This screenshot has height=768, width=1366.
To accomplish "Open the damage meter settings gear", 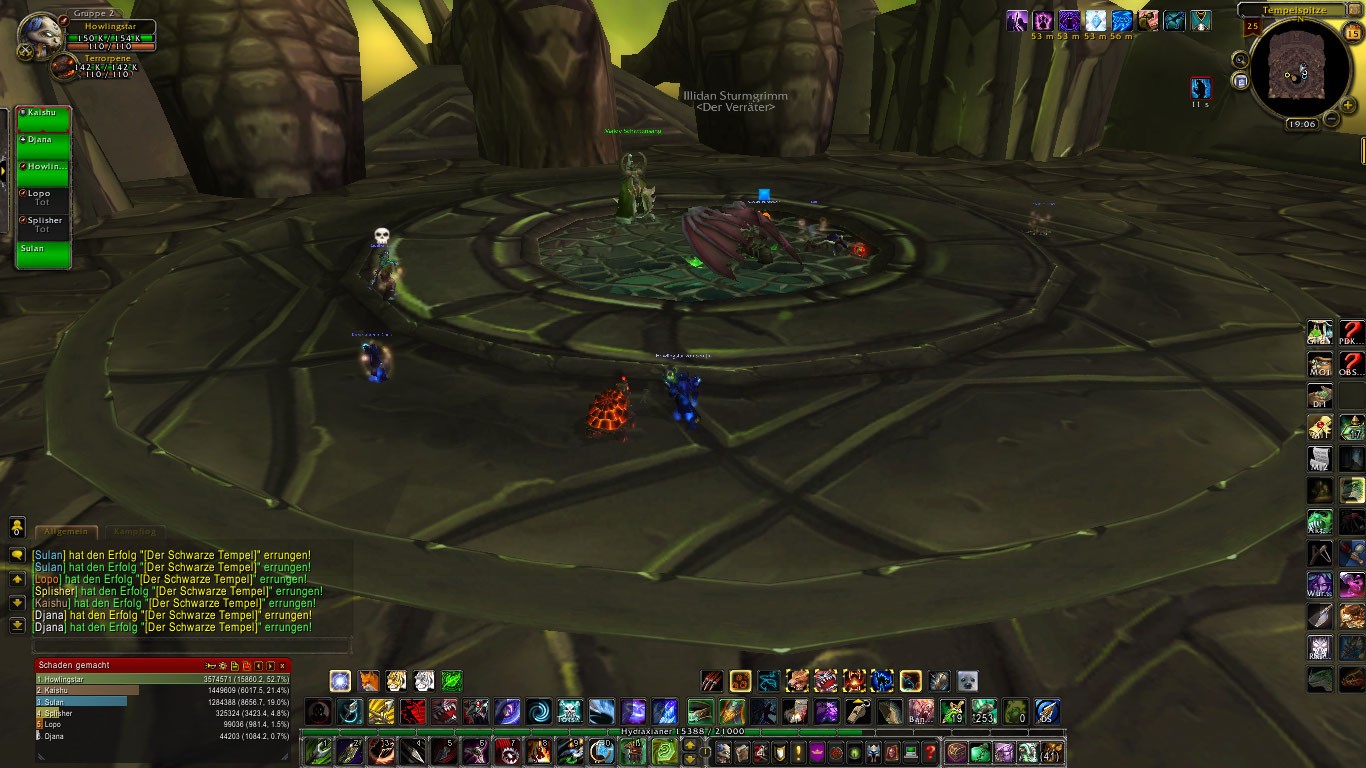I will click(222, 665).
